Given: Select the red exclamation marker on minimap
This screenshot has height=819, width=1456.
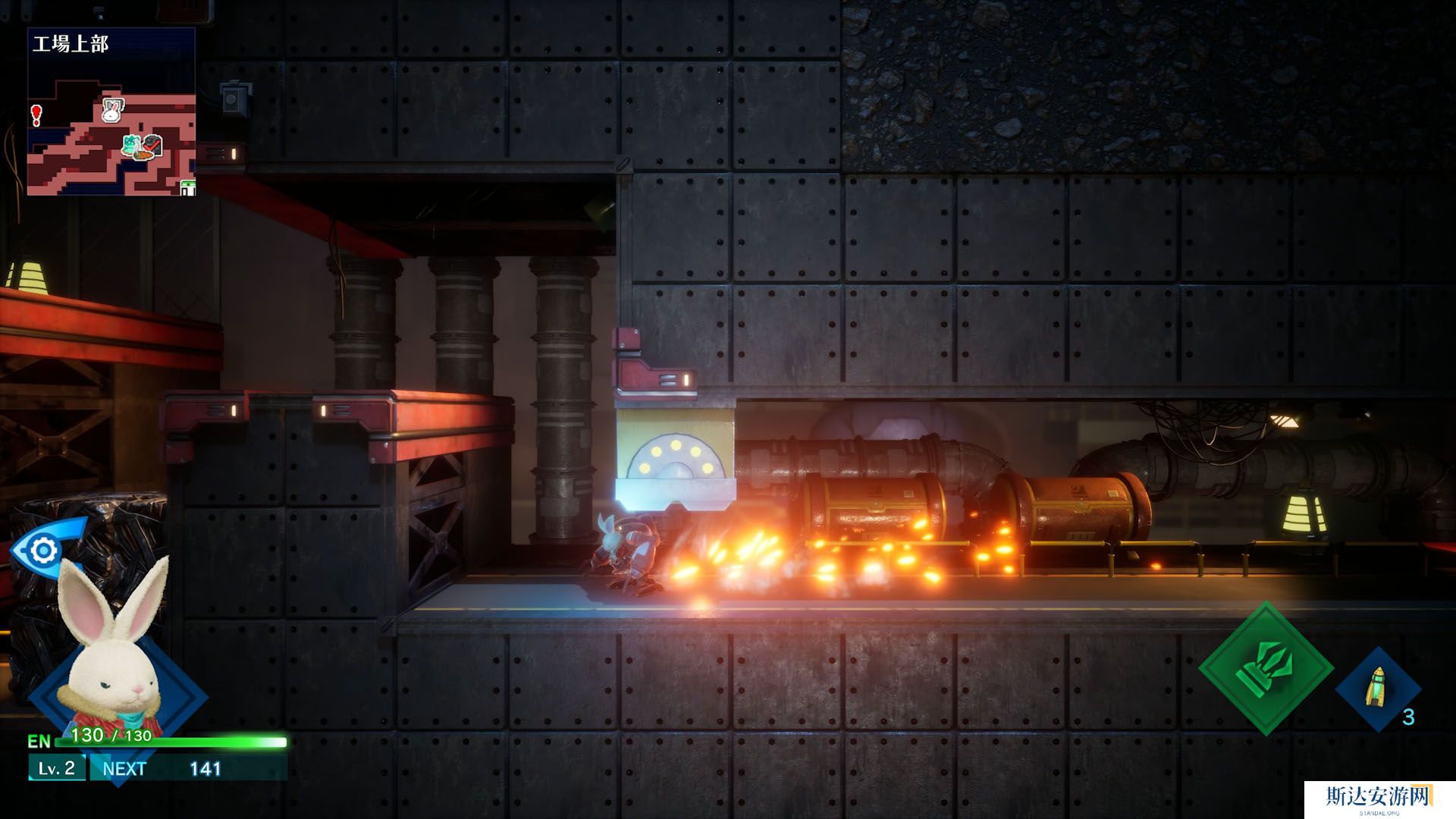Looking at the screenshot, I should [x=36, y=115].
